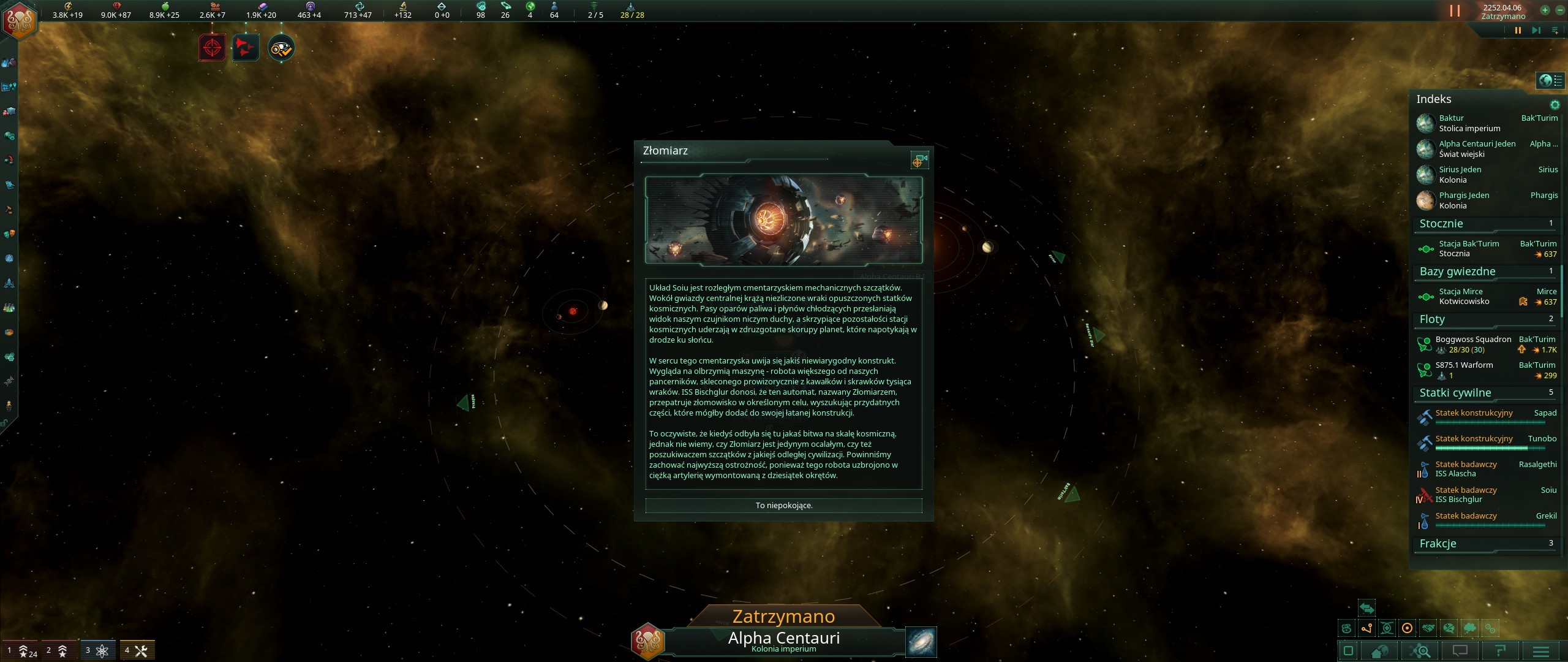This screenshot has width=1568, height=662.
Task: Select the hostile fleets alert icon
Action: 244,47
